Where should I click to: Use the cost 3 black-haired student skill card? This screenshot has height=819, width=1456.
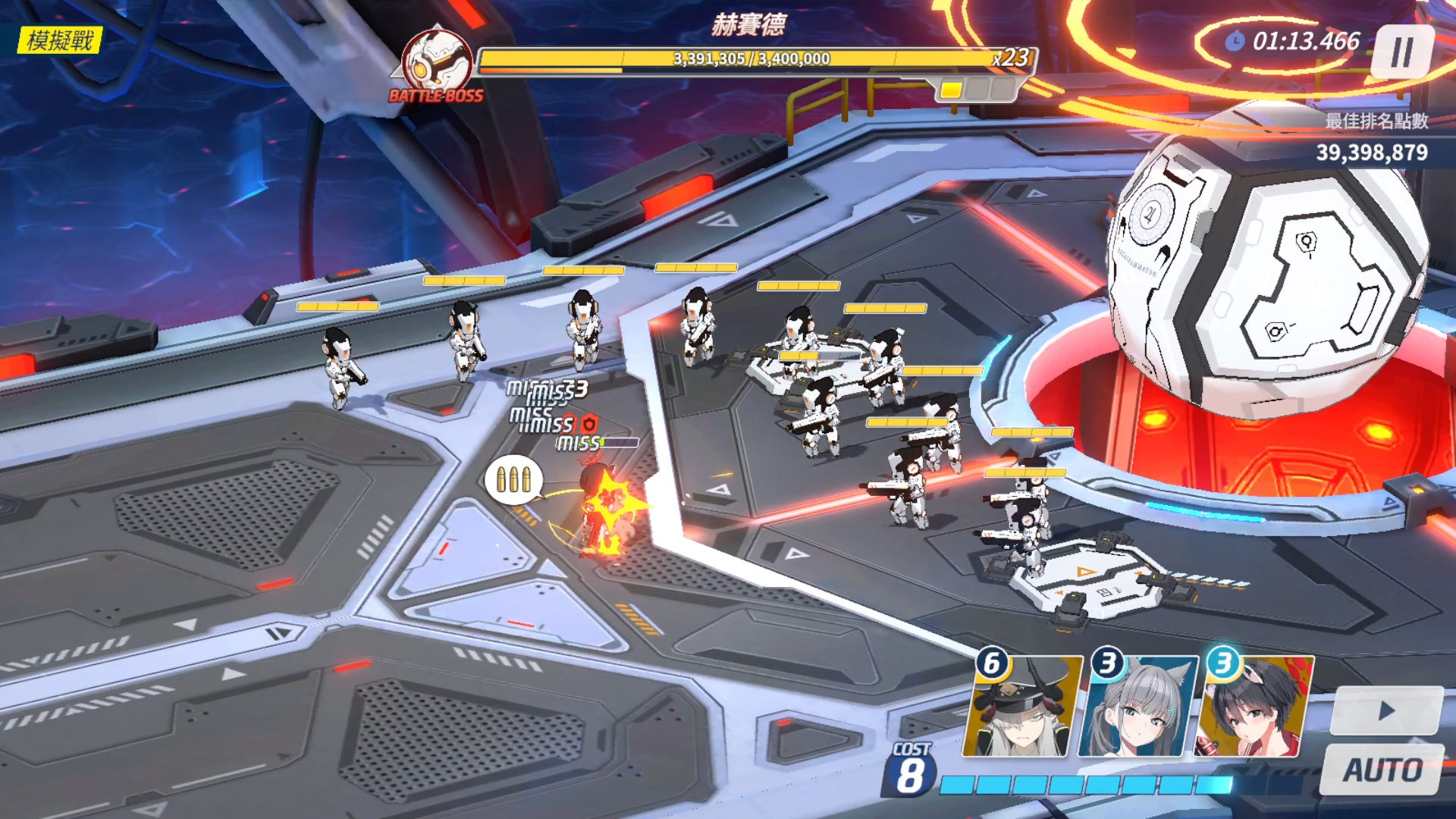pos(1254,708)
